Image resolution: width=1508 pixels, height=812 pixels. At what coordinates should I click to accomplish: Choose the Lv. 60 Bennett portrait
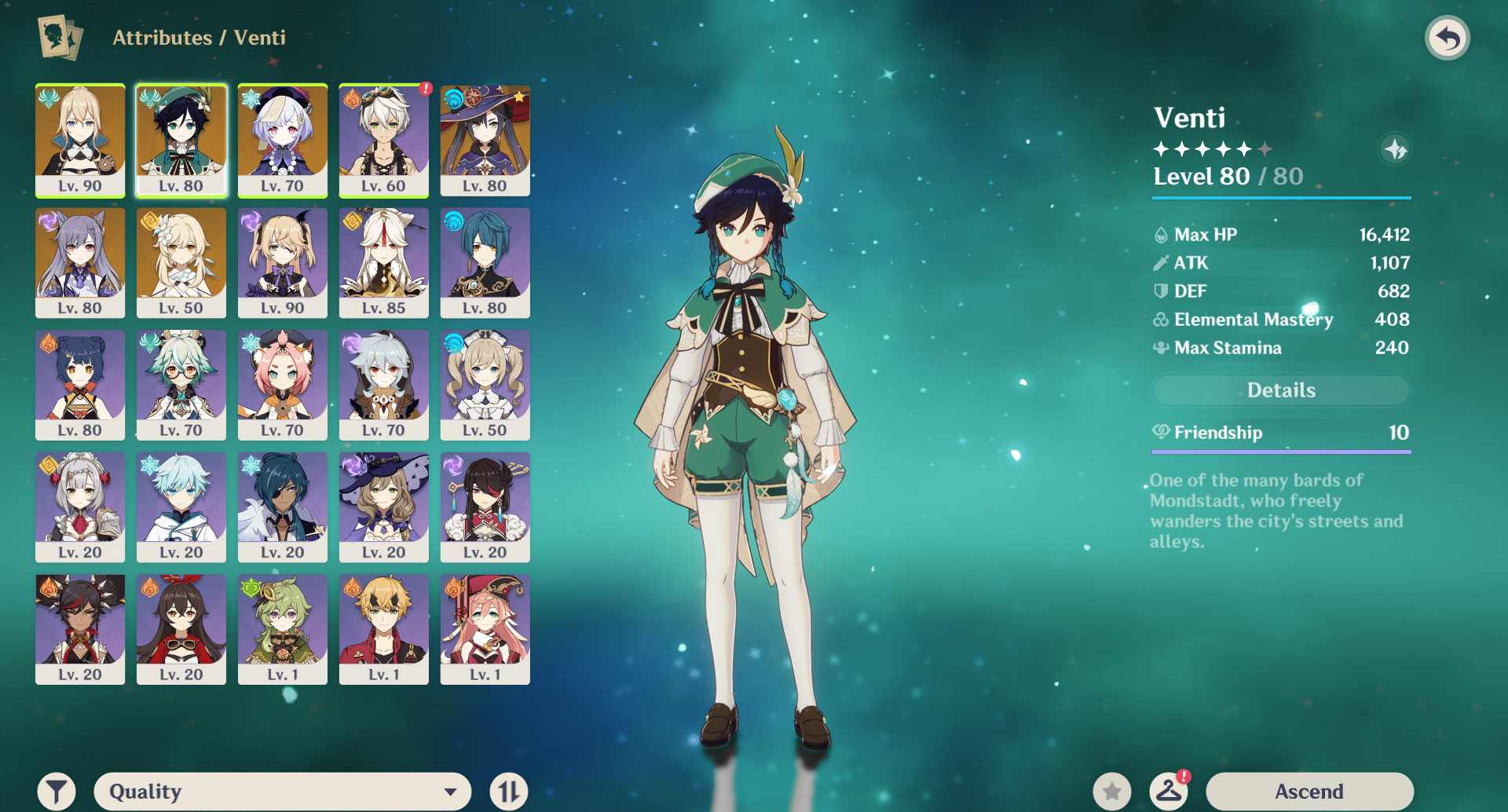(x=383, y=140)
